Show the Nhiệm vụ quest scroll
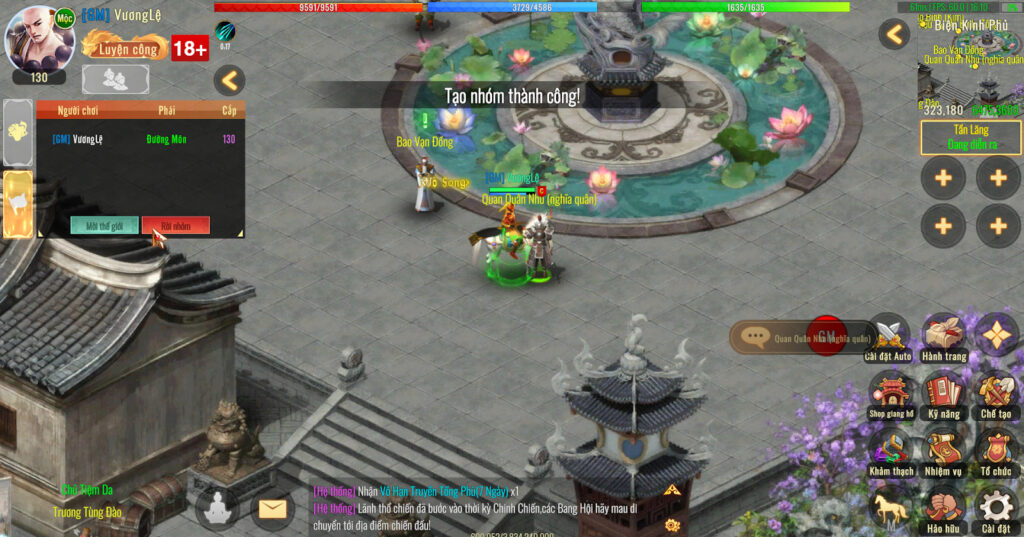 (943, 449)
